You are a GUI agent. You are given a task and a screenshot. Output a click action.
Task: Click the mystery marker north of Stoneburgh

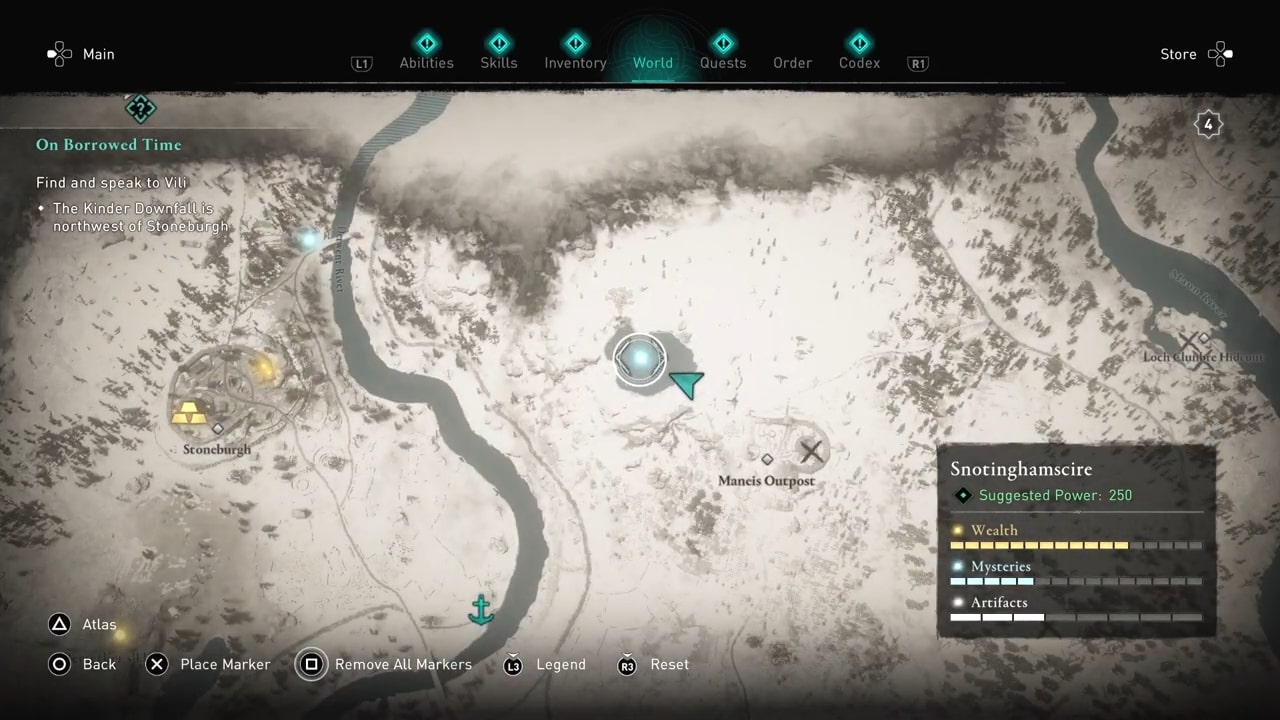point(309,239)
